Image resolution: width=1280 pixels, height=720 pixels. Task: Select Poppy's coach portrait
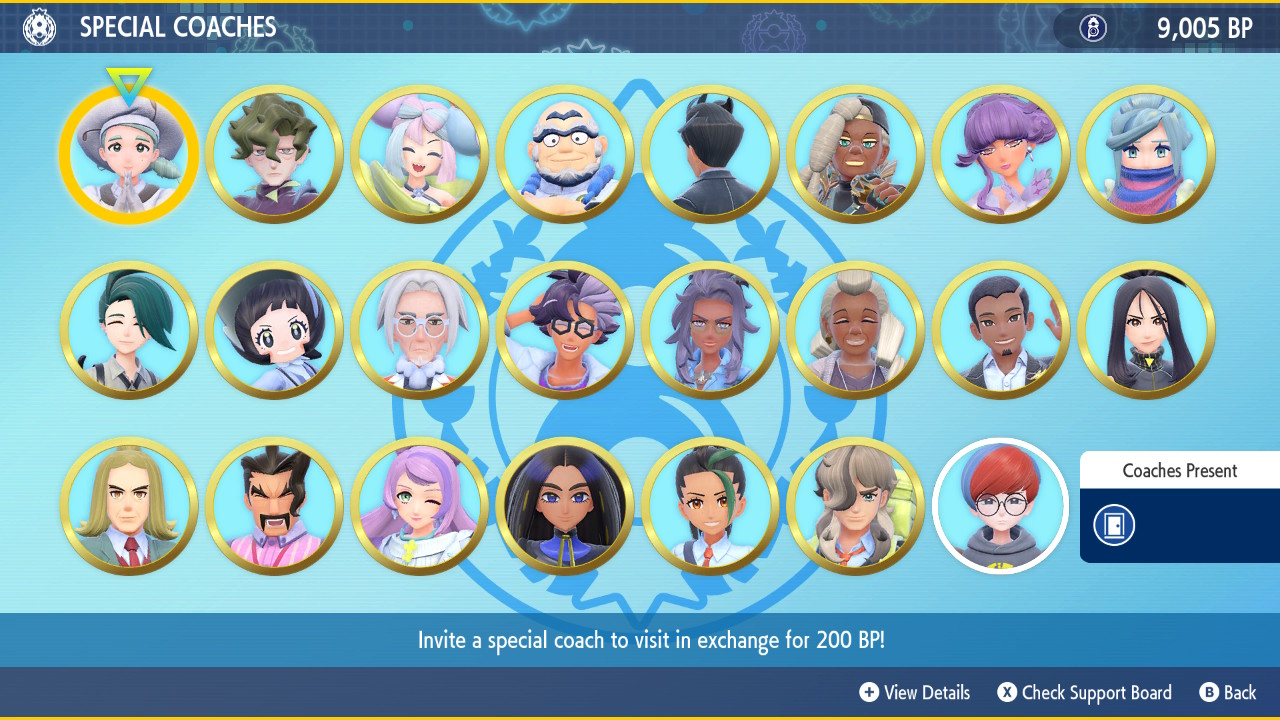[274, 329]
